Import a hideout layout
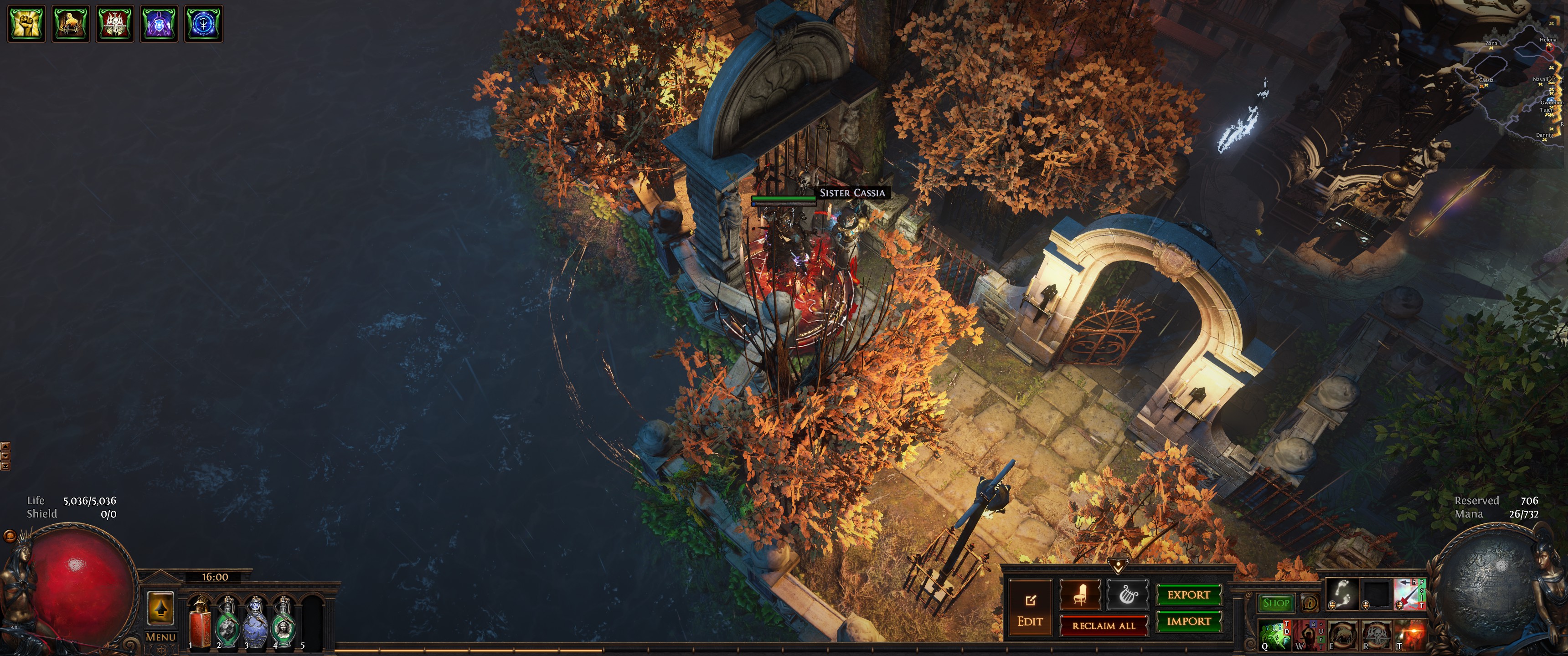Image resolution: width=1568 pixels, height=656 pixels. [1188, 621]
